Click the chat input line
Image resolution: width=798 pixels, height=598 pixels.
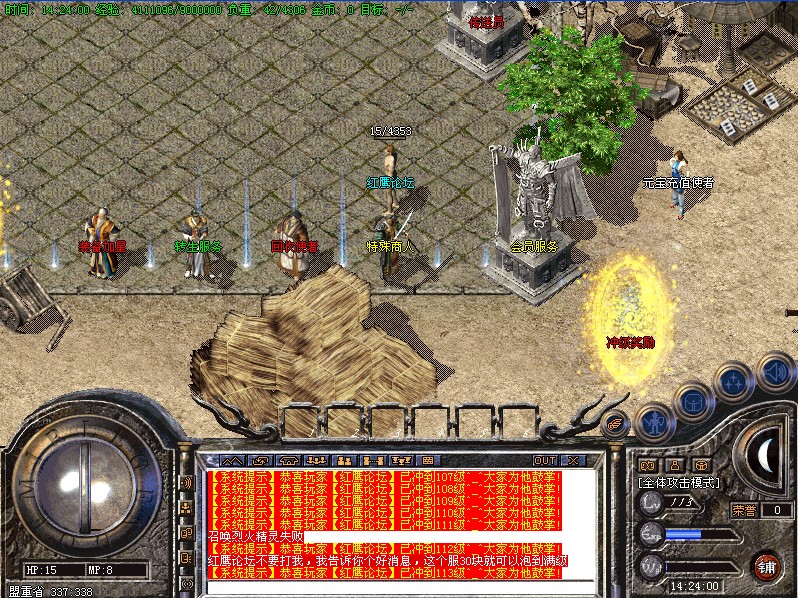click(400, 588)
